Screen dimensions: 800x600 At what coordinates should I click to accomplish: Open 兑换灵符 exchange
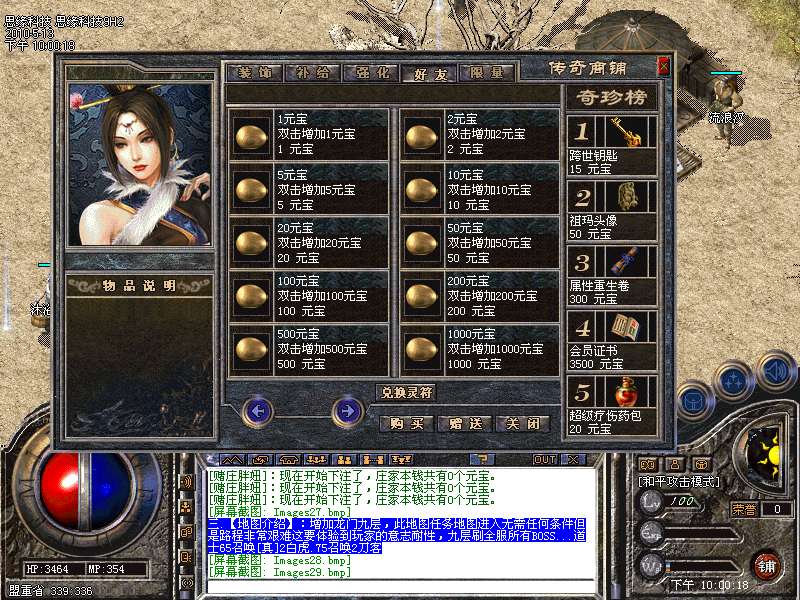[406, 392]
